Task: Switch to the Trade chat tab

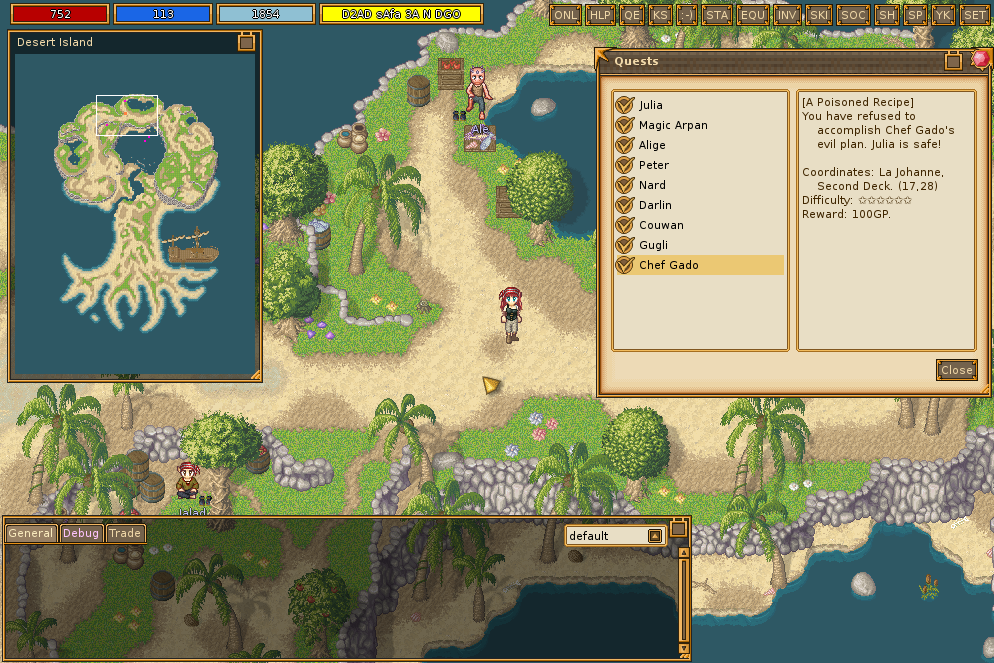Action: tap(125, 533)
